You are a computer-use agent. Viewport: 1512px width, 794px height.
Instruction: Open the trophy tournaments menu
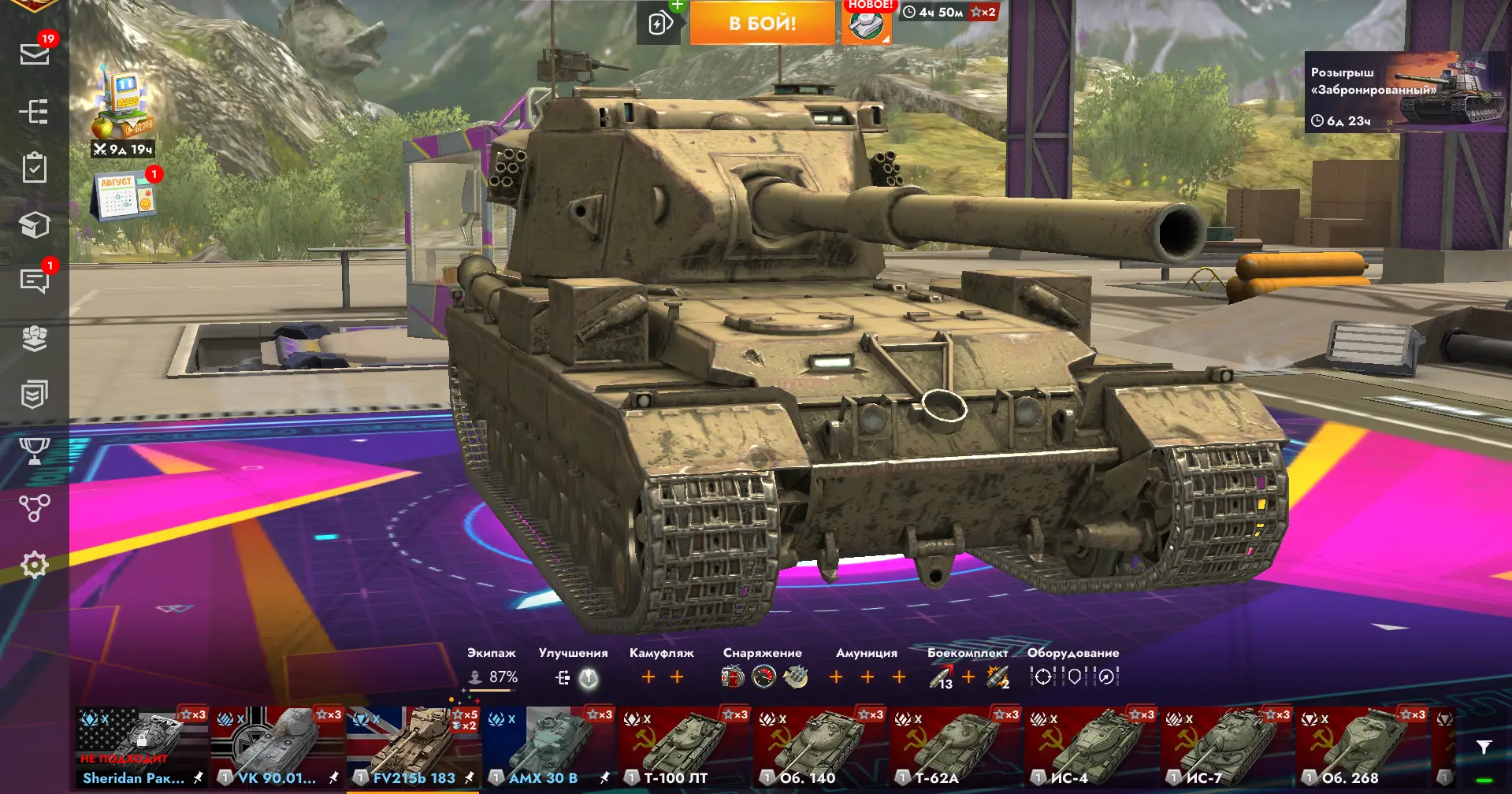click(x=35, y=451)
